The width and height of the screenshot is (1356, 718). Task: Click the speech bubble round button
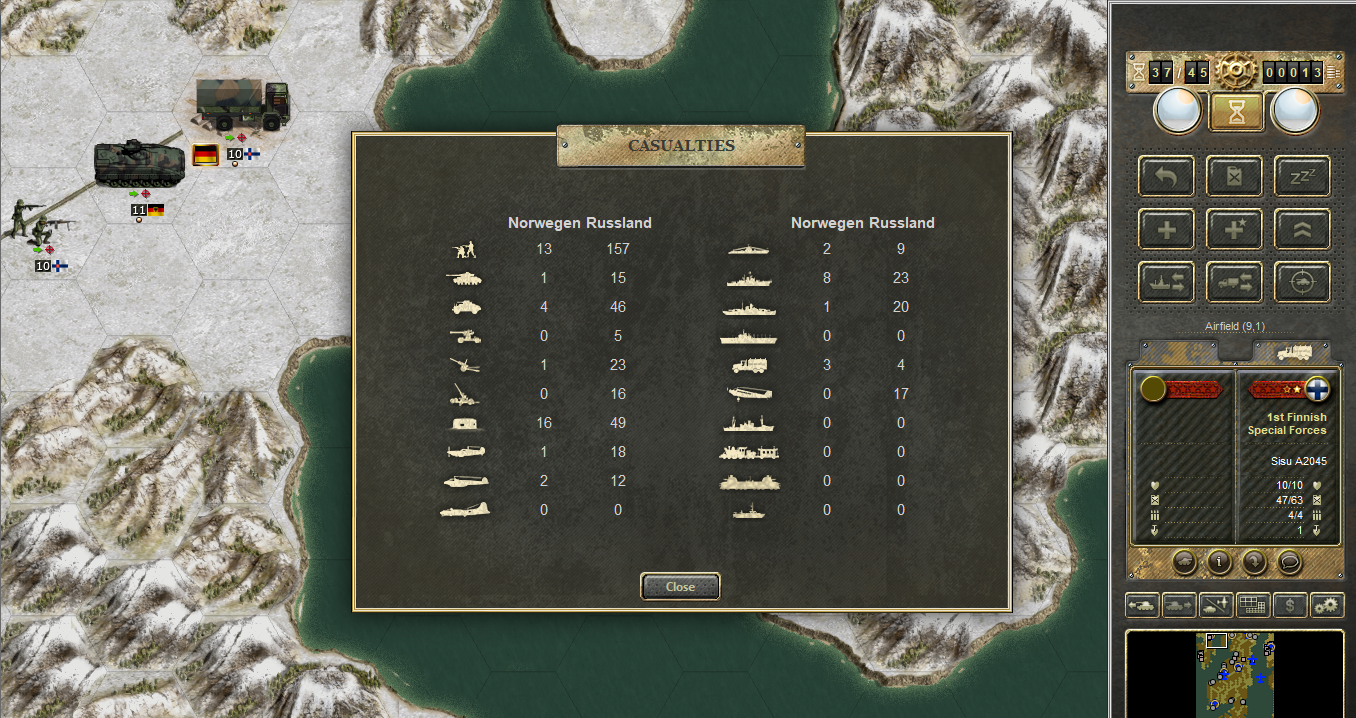pyautogui.click(x=1291, y=562)
